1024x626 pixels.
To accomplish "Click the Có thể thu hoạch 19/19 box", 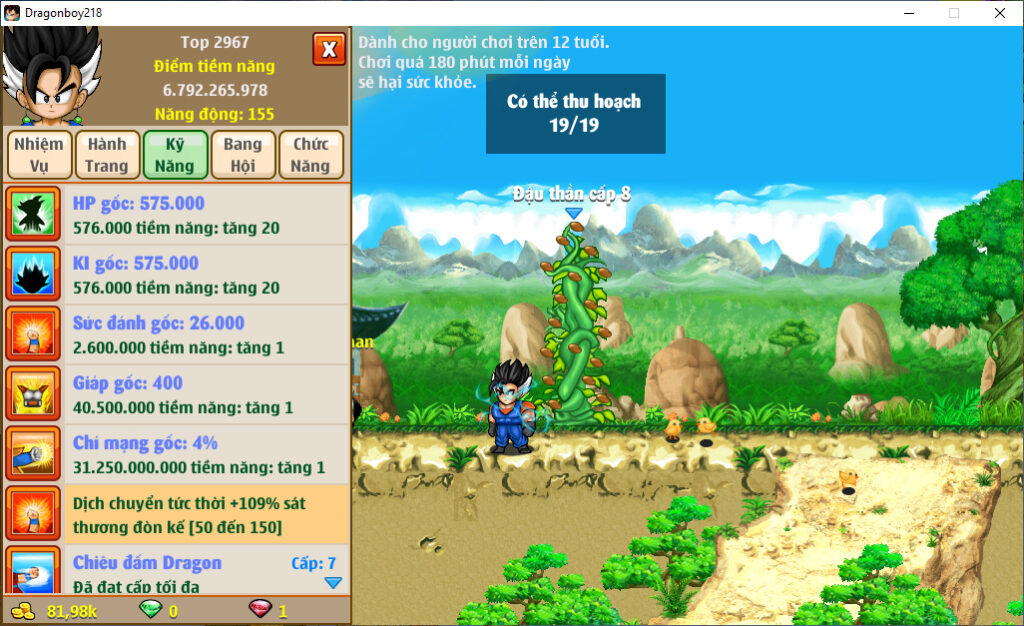I will [x=575, y=114].
